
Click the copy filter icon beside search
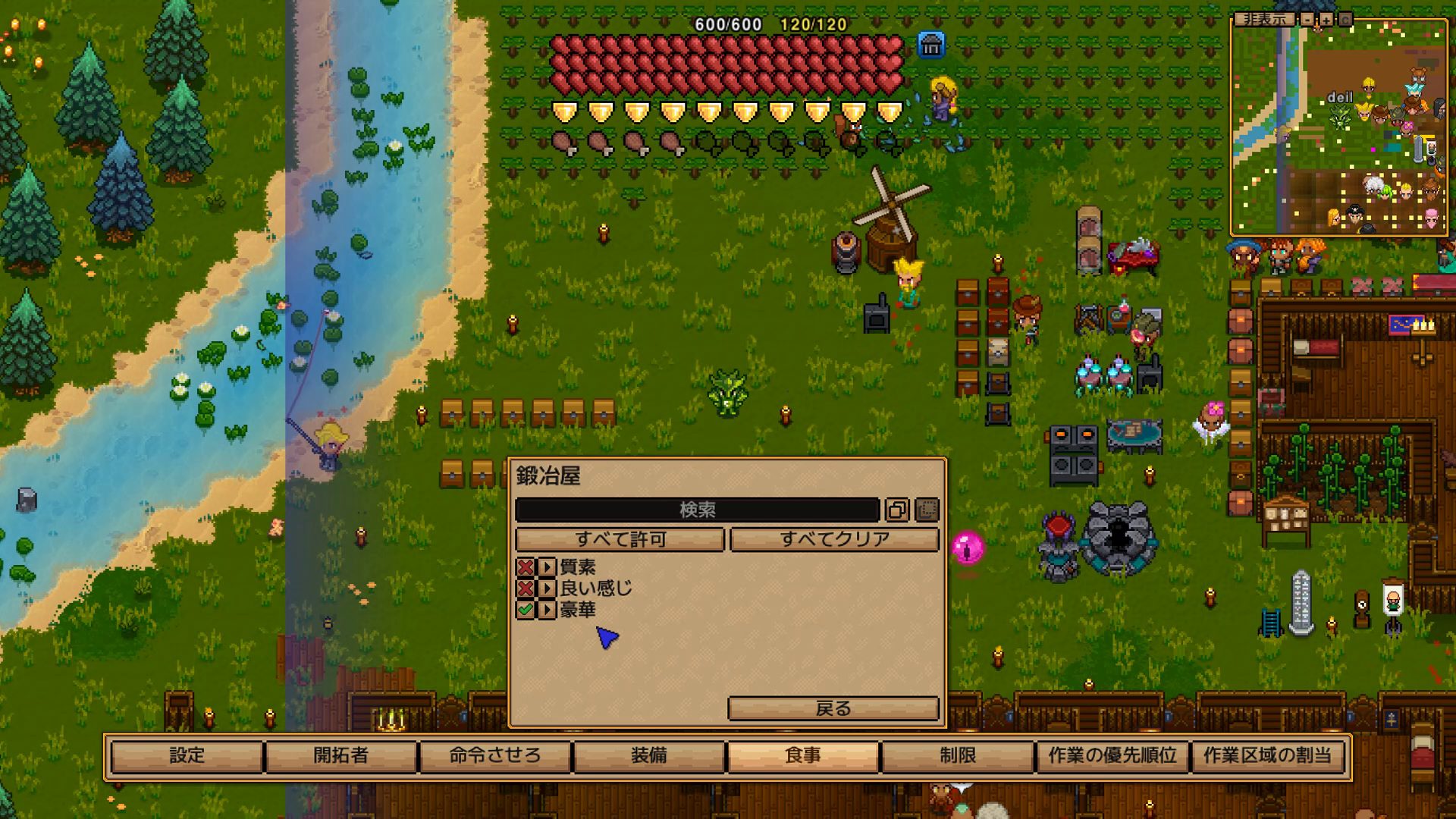pos(897,510)
